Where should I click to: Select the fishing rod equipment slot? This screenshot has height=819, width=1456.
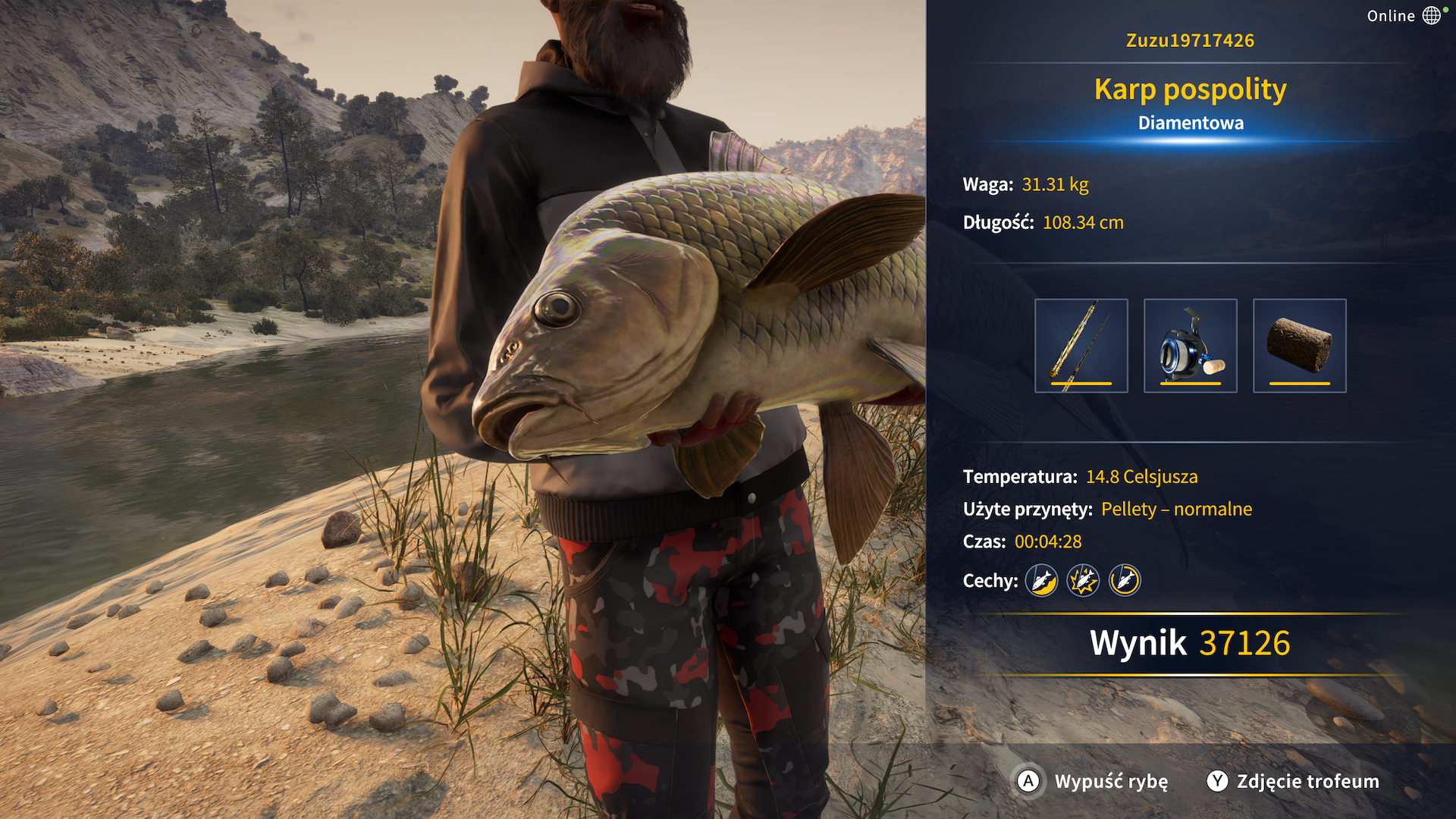click(x=1081, y=346)
